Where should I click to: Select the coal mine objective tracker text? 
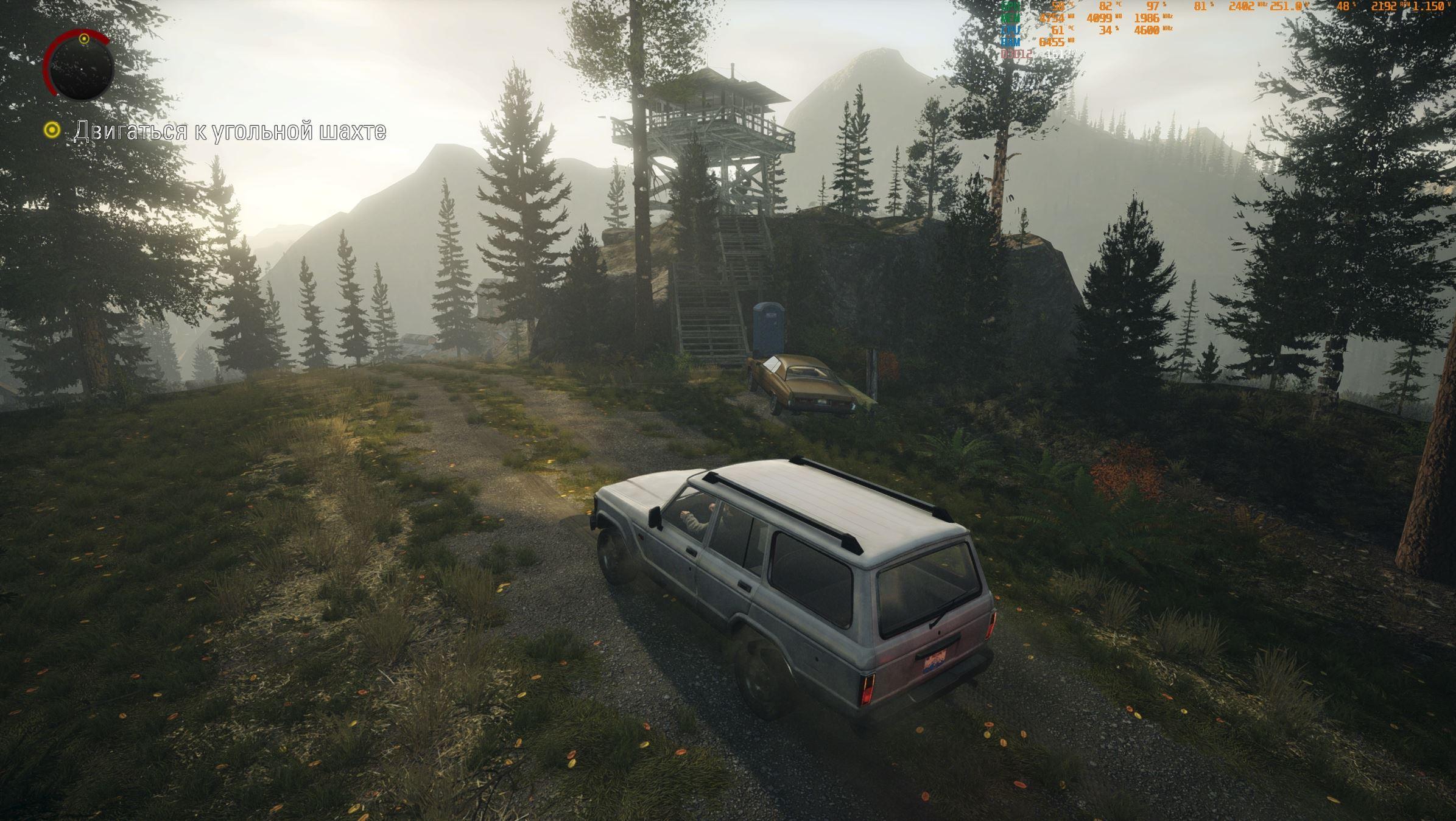(230, 131)
